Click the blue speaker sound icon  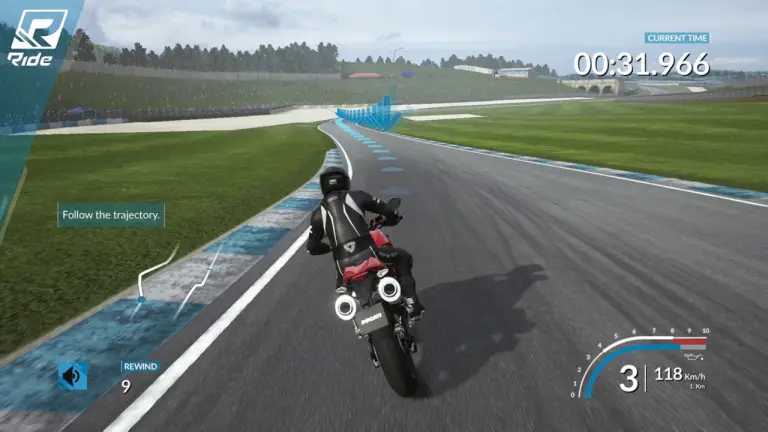72,376
